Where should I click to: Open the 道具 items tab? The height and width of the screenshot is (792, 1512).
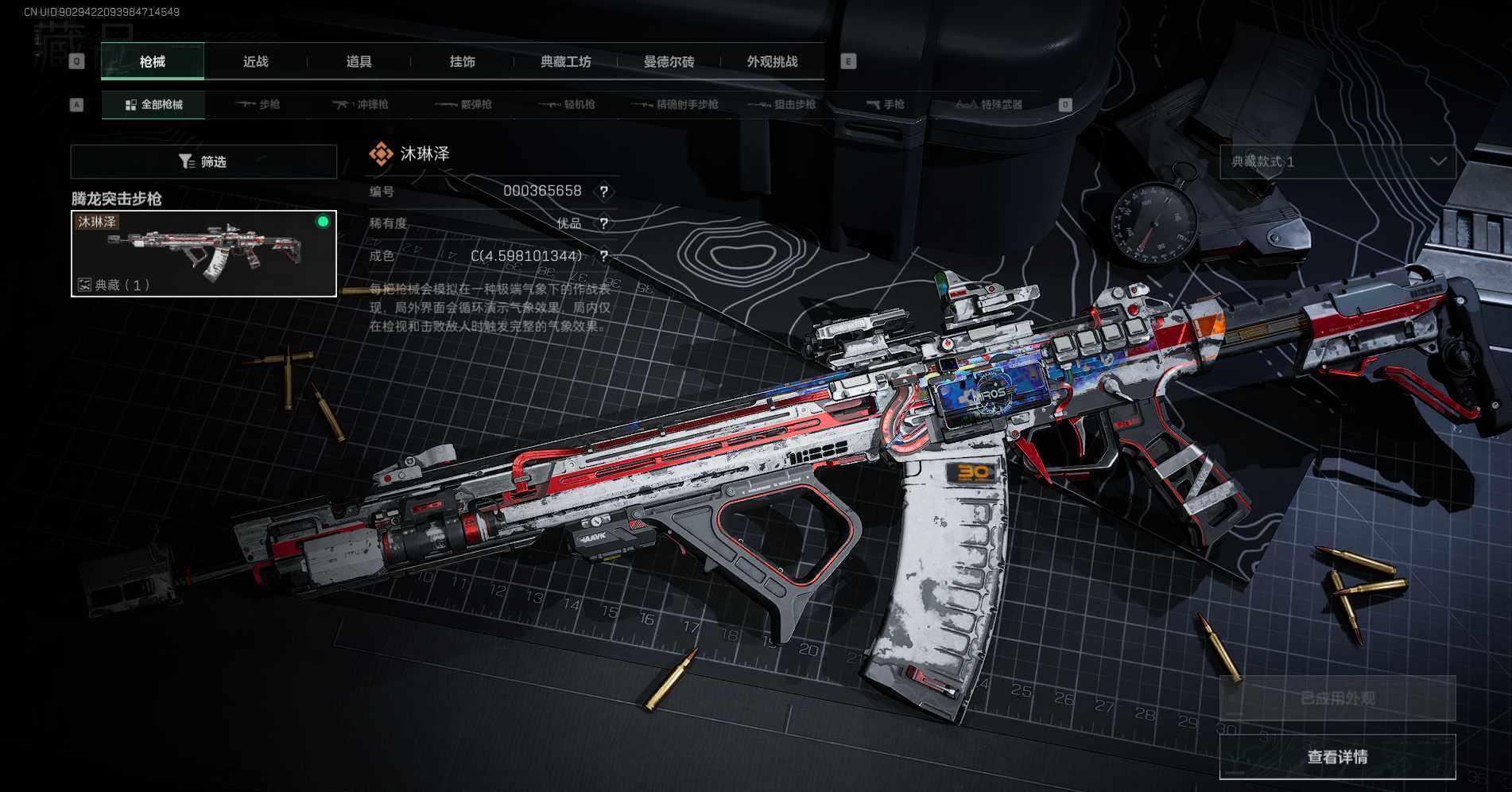coord(359,62)
